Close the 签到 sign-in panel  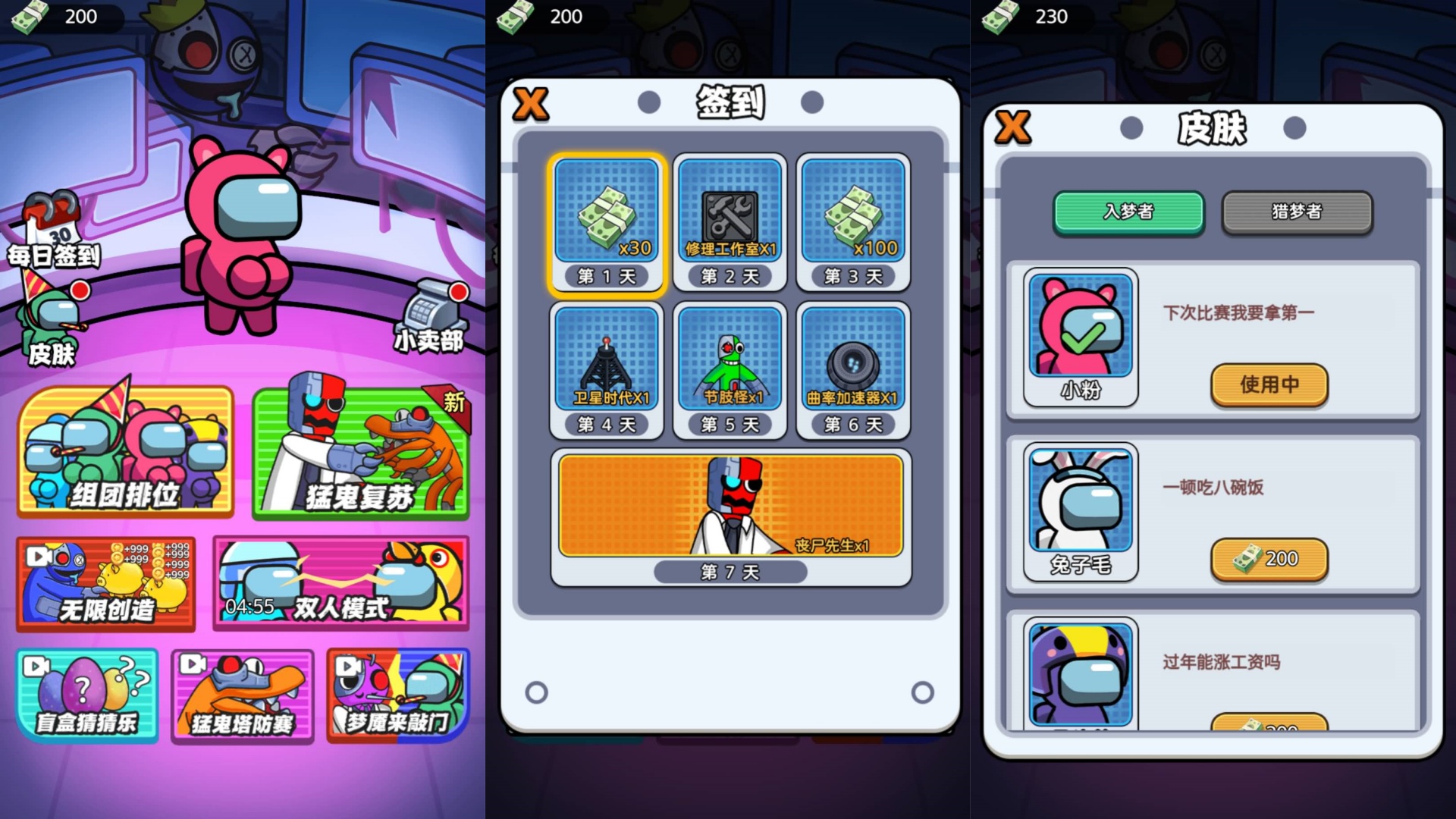click(531, 104)
